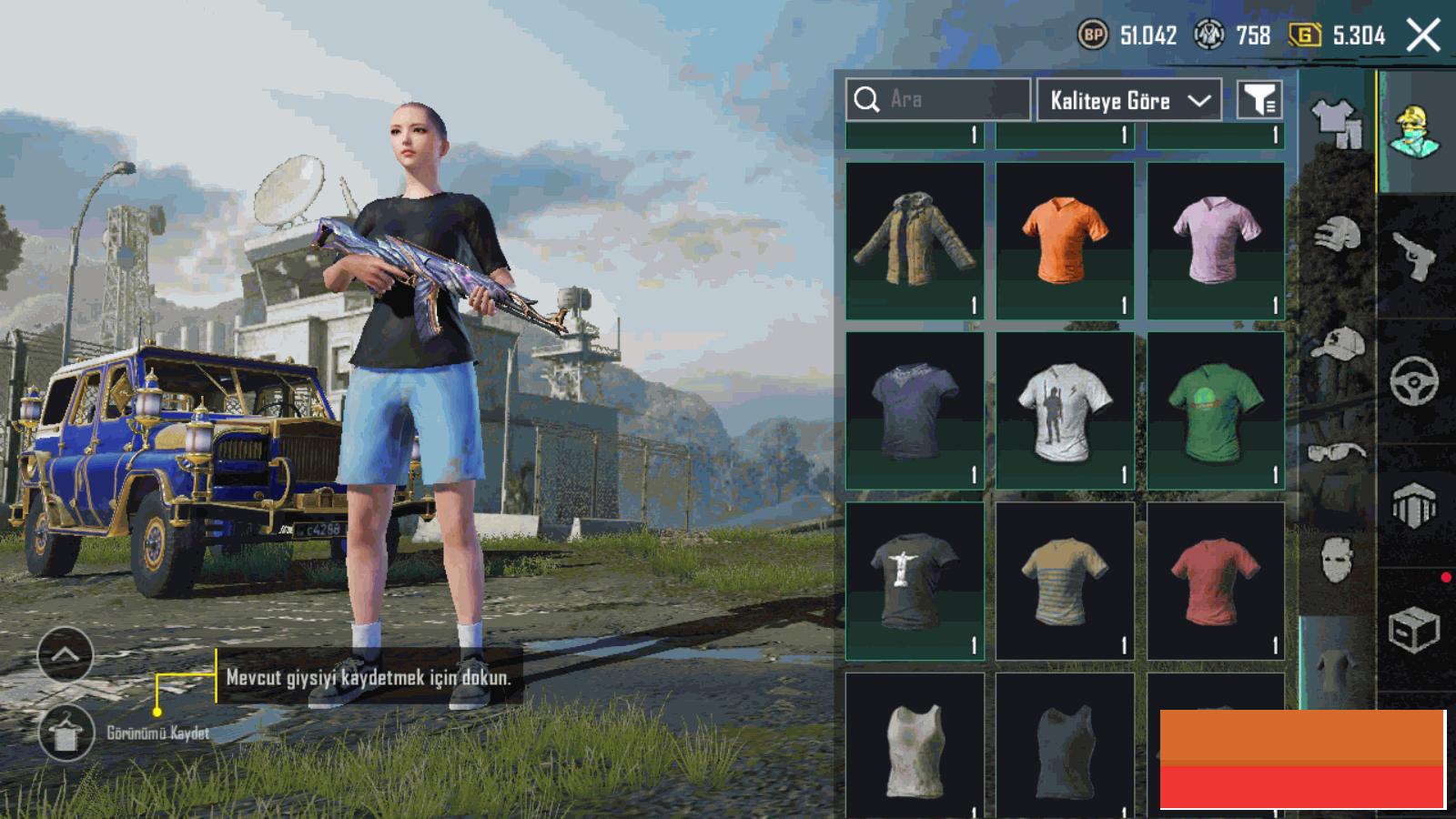
Task: Open the cap headwear category
Action: click(x=1337, y=345)
